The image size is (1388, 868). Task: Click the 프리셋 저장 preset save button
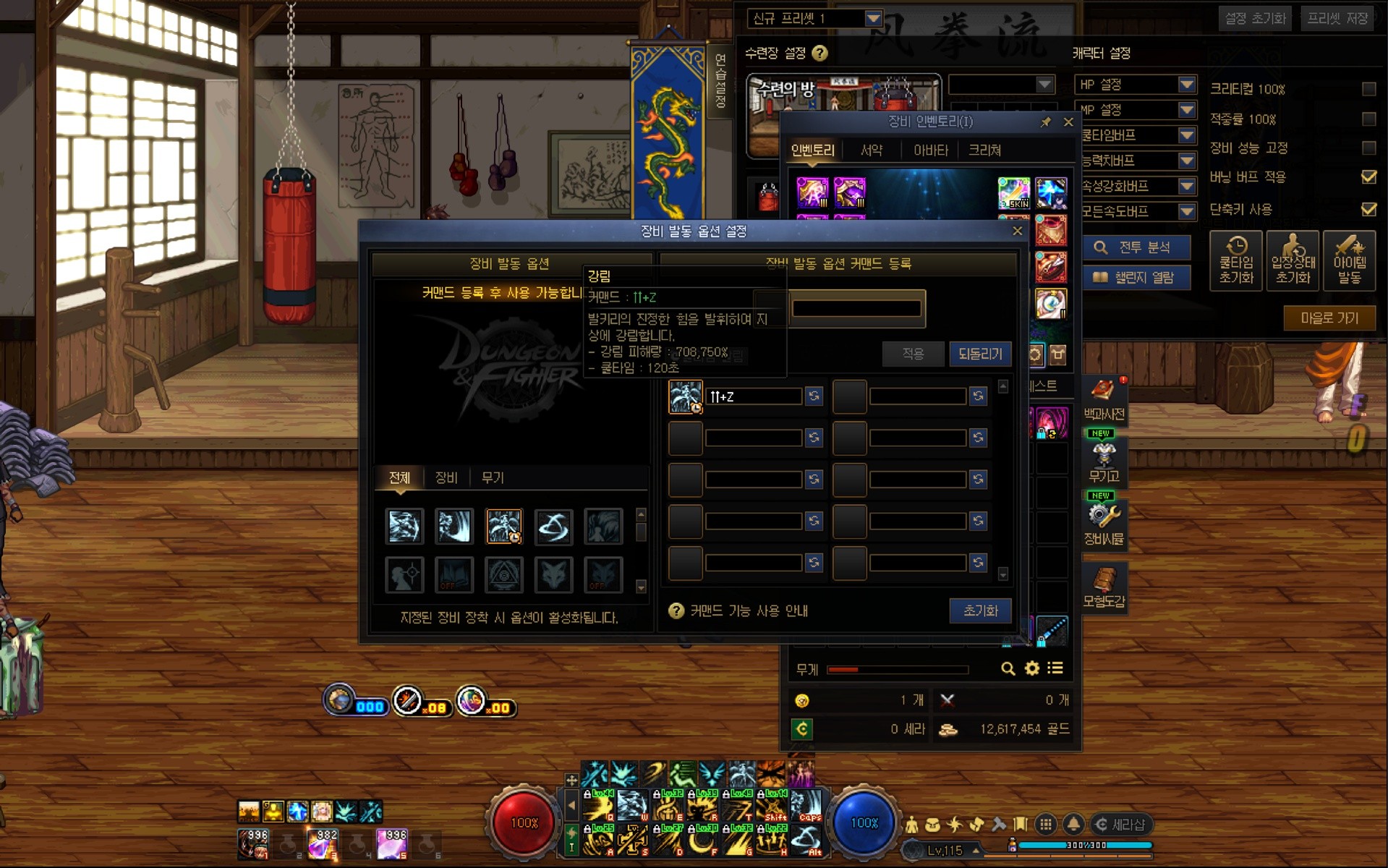coord(1337,18)
